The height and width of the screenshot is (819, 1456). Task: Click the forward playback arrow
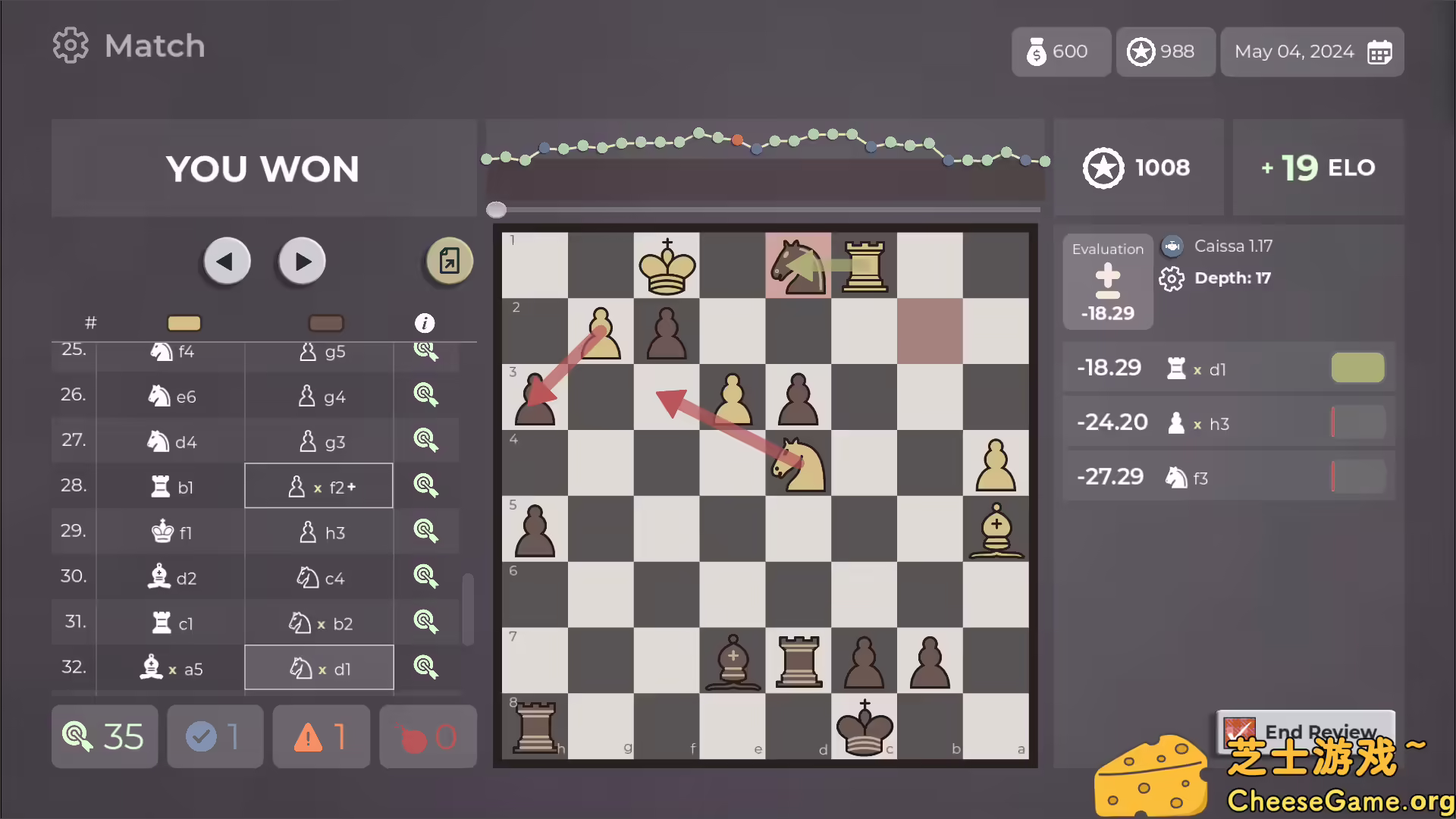(x=301, y=260)
